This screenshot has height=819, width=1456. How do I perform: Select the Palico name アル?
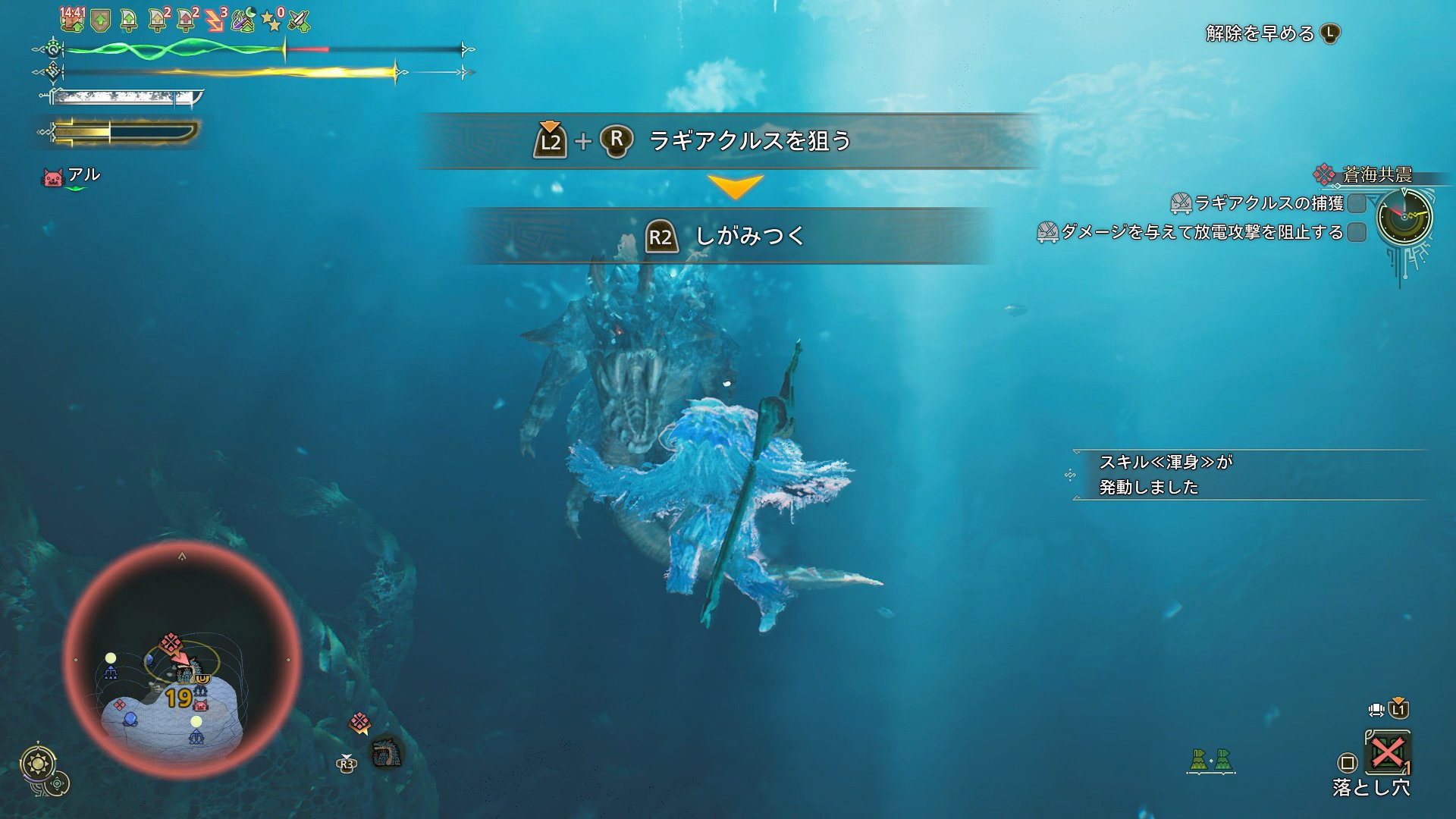pos(83,175)
